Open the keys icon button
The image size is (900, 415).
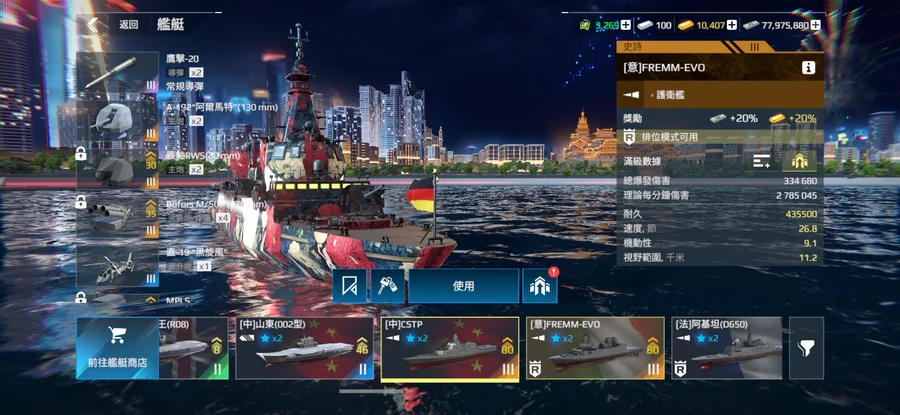[x=387, y=286]
